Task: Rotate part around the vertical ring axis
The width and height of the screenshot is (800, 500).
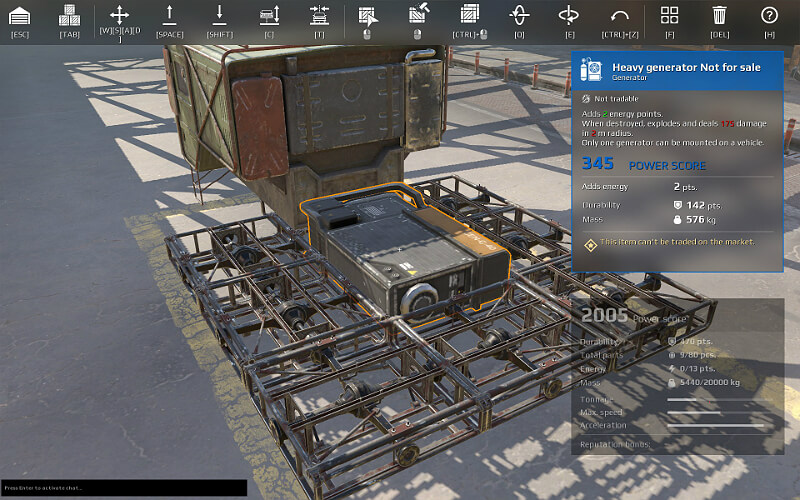Action: (519, 15)
